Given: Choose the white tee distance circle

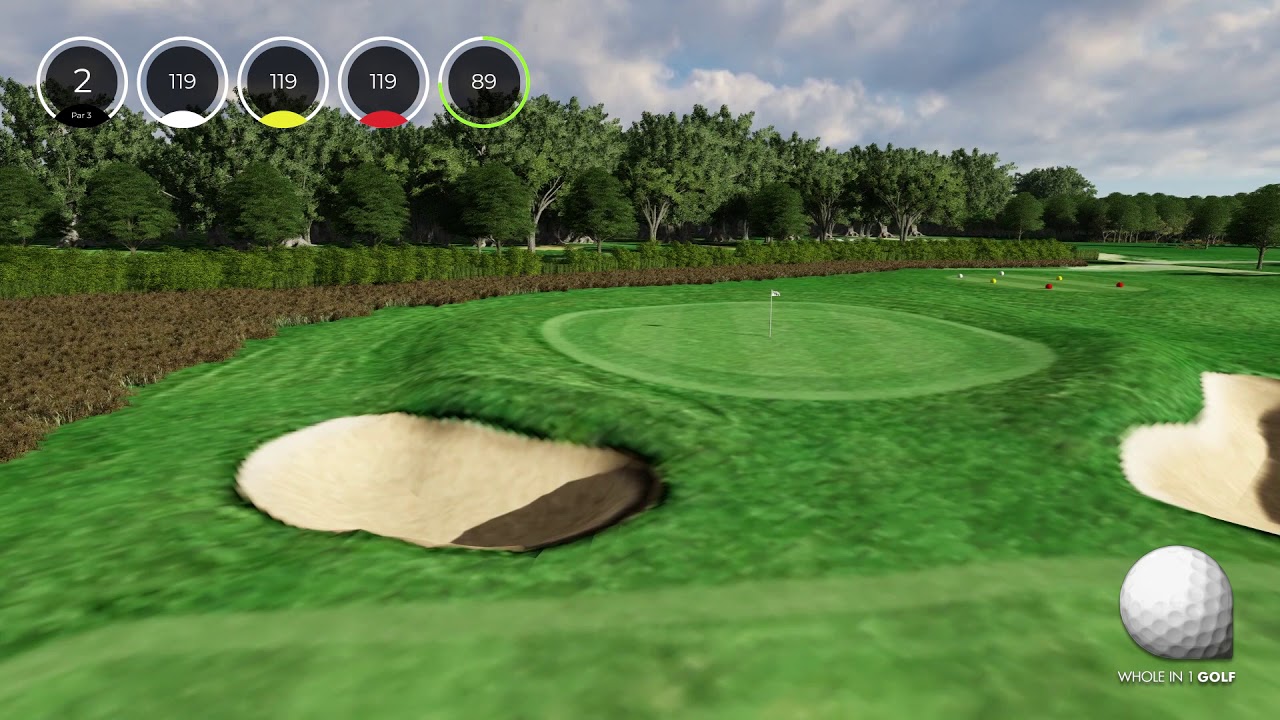Looking at the screenshot, I should pyautogui.click(x=182, y=82).
